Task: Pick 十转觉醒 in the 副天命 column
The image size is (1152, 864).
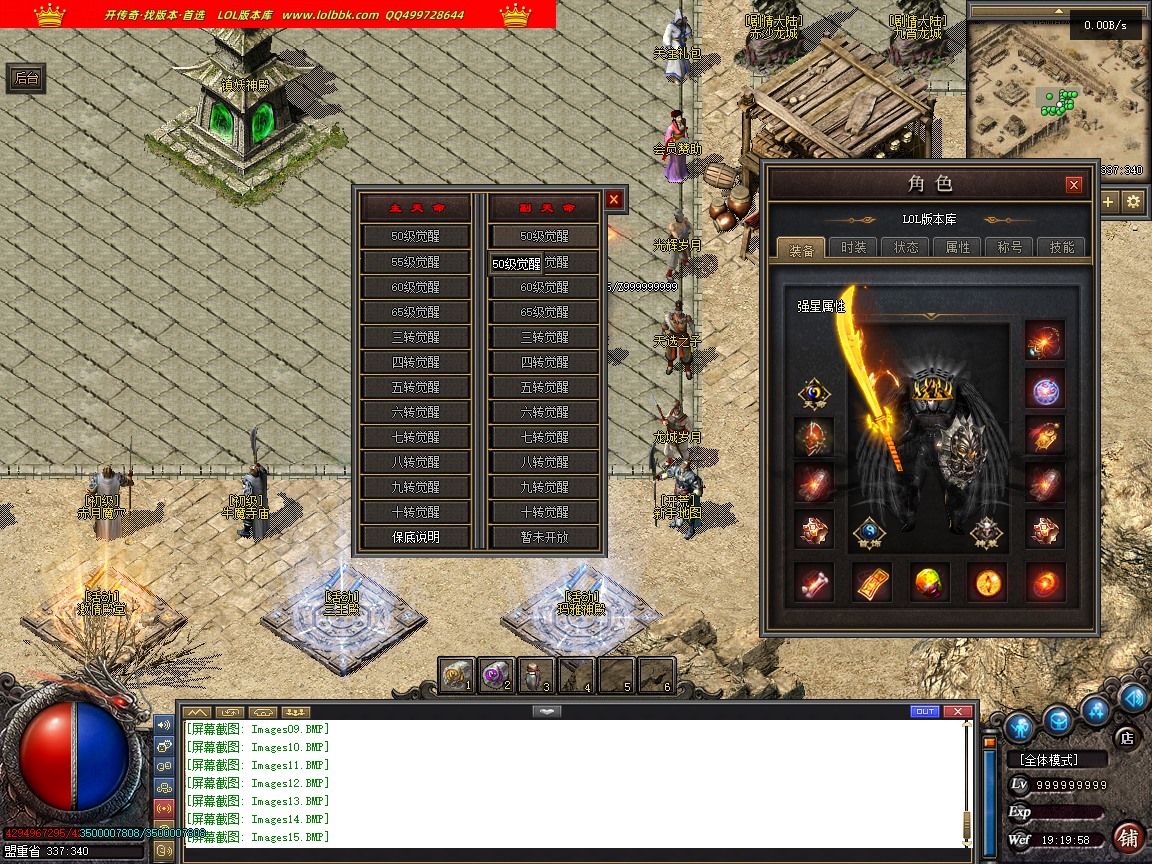Action: coord(544,512)
